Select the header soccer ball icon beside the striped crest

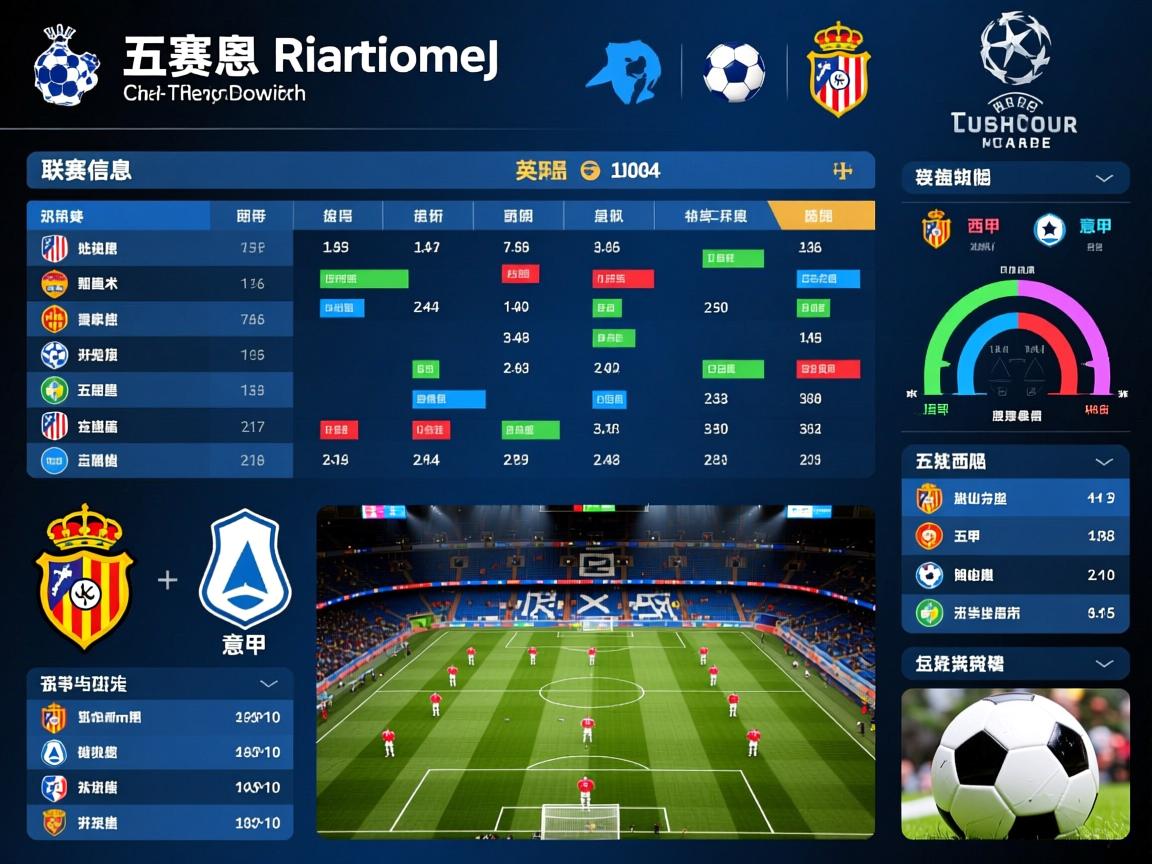click(734, 72)
